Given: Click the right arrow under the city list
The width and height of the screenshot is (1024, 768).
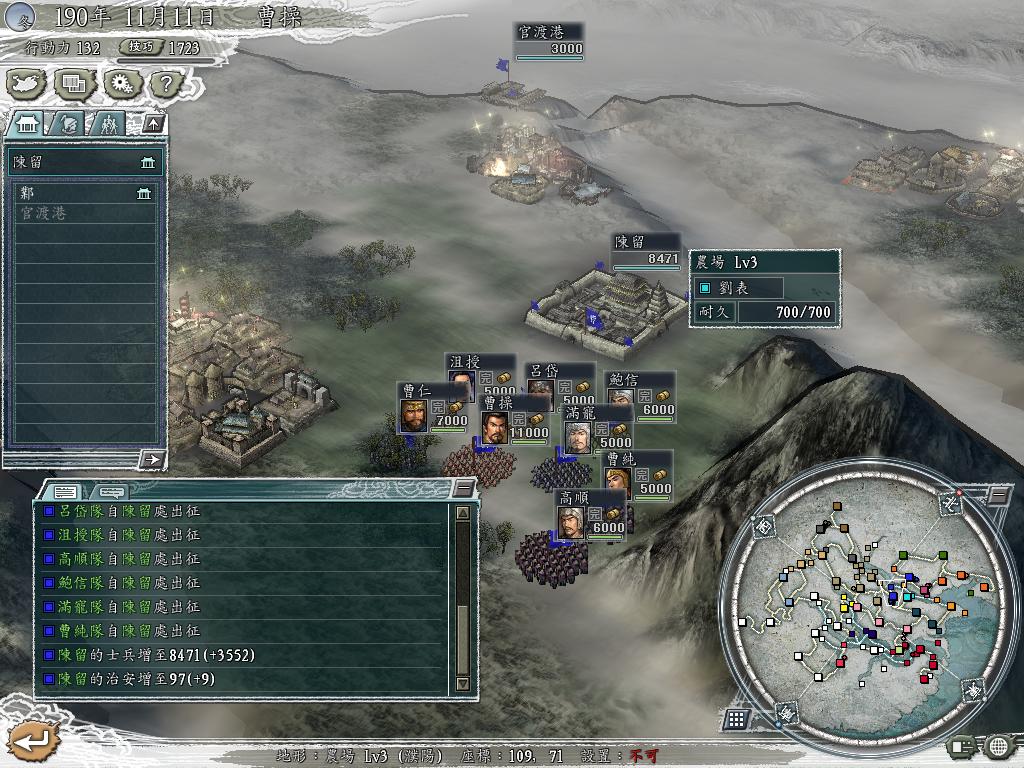Looking at the screenshot, I should pyautogui.click(x=152, y=459).
